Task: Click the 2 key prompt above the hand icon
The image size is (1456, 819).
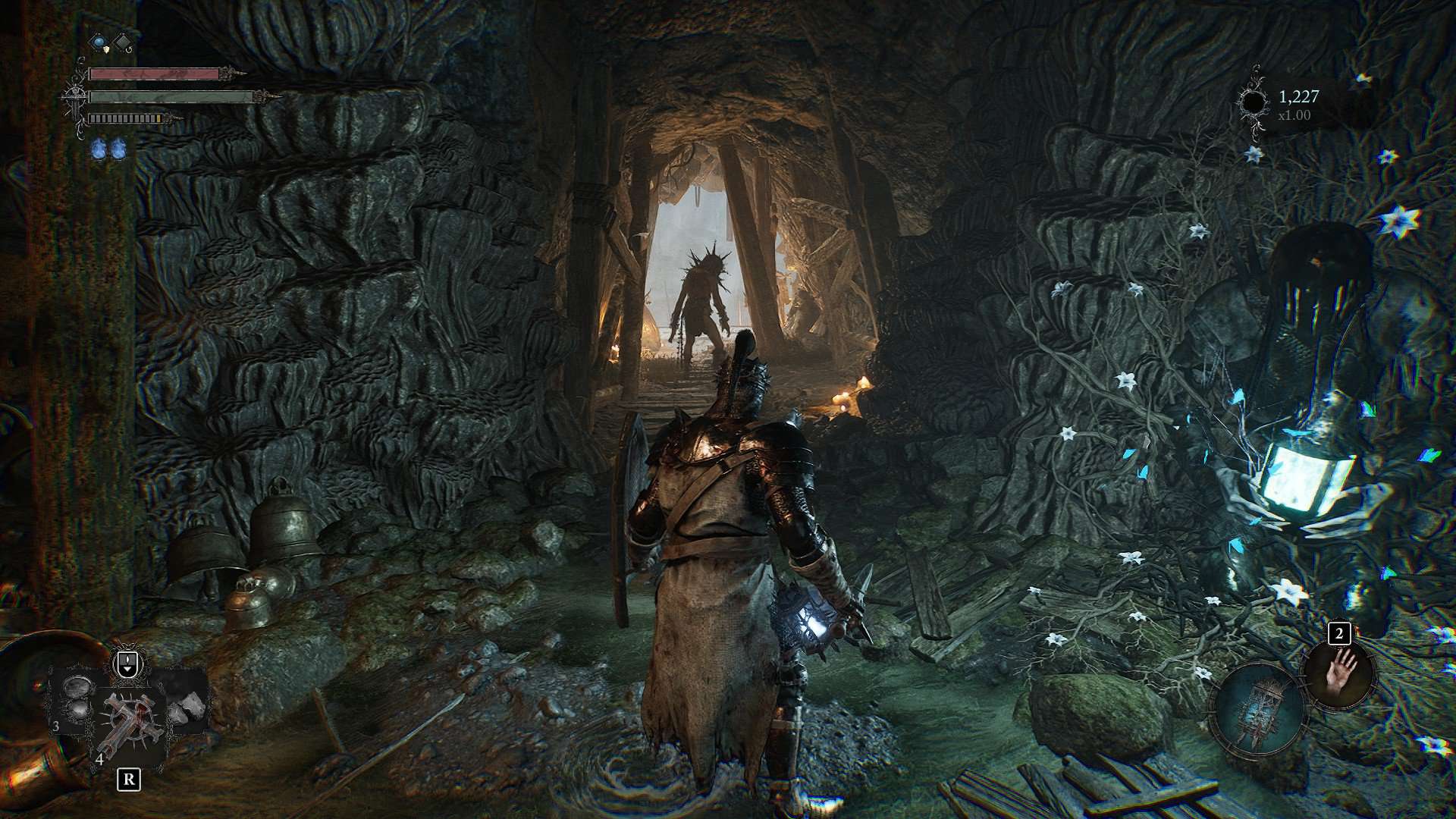Action: (1341, 632)
